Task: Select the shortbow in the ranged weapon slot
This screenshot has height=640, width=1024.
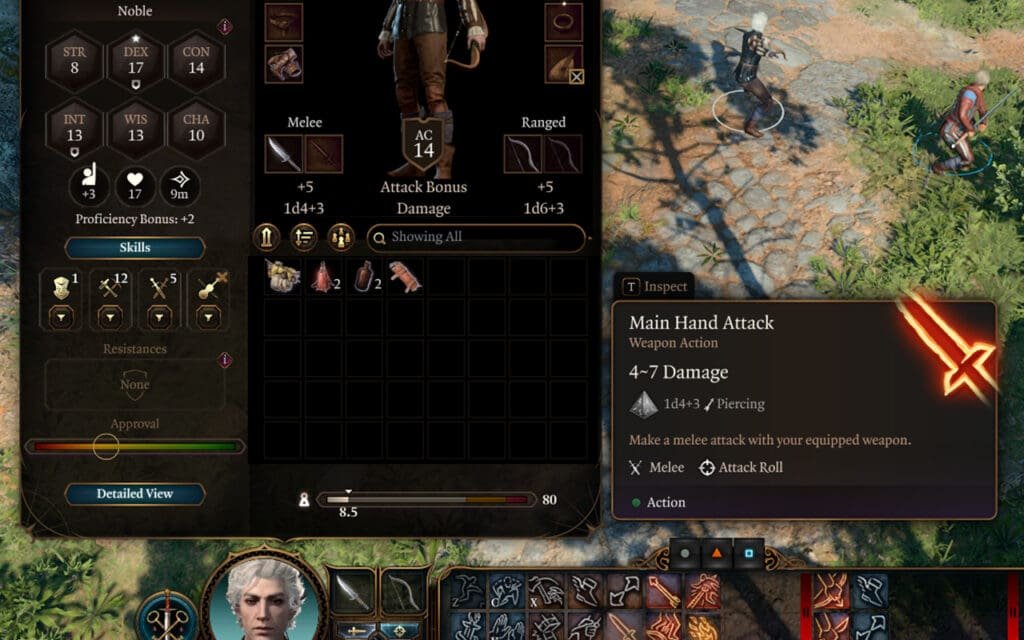Action: [523, 154]
